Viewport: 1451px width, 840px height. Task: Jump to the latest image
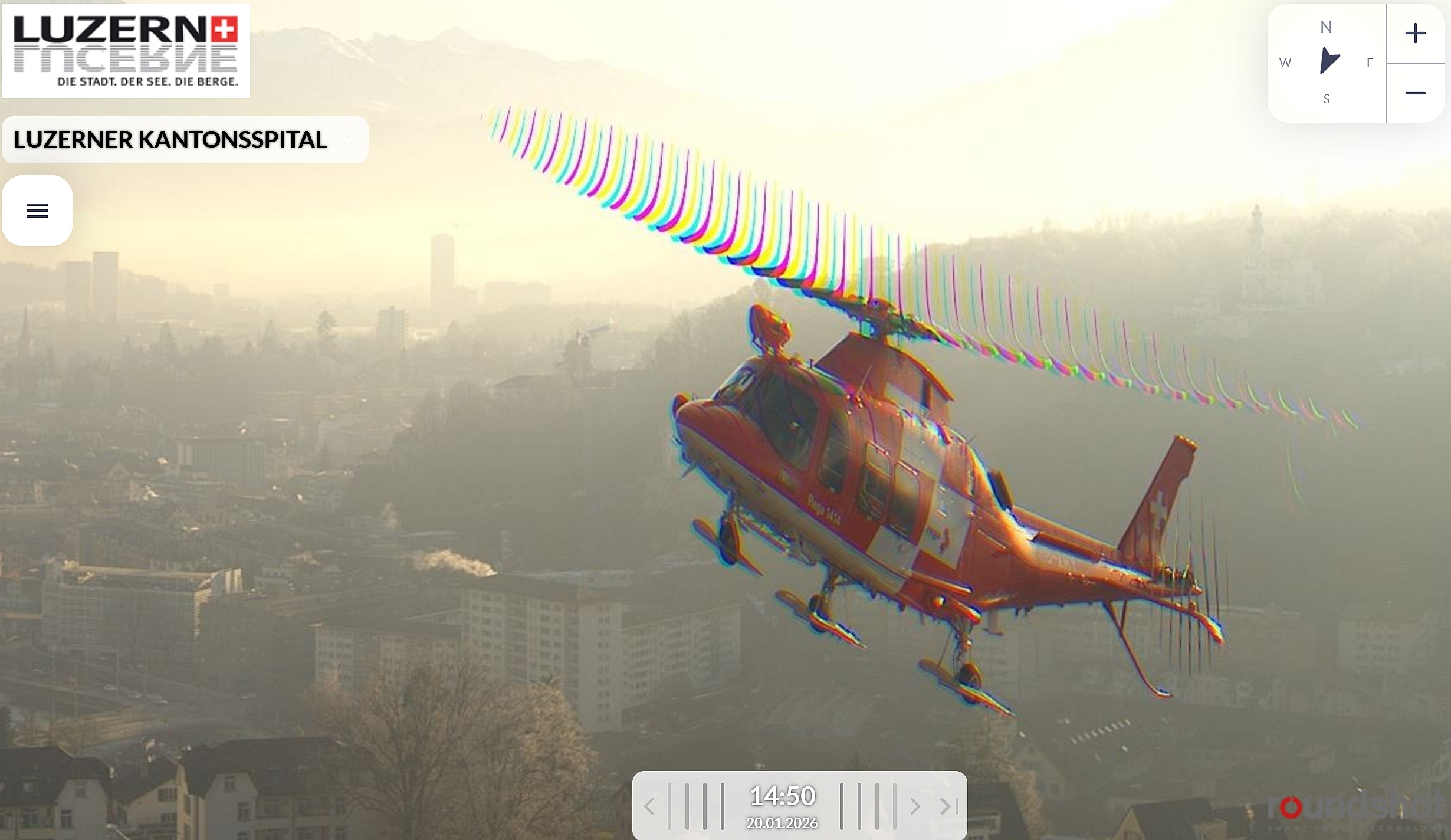pyautogui.click(x=948, y=806)
